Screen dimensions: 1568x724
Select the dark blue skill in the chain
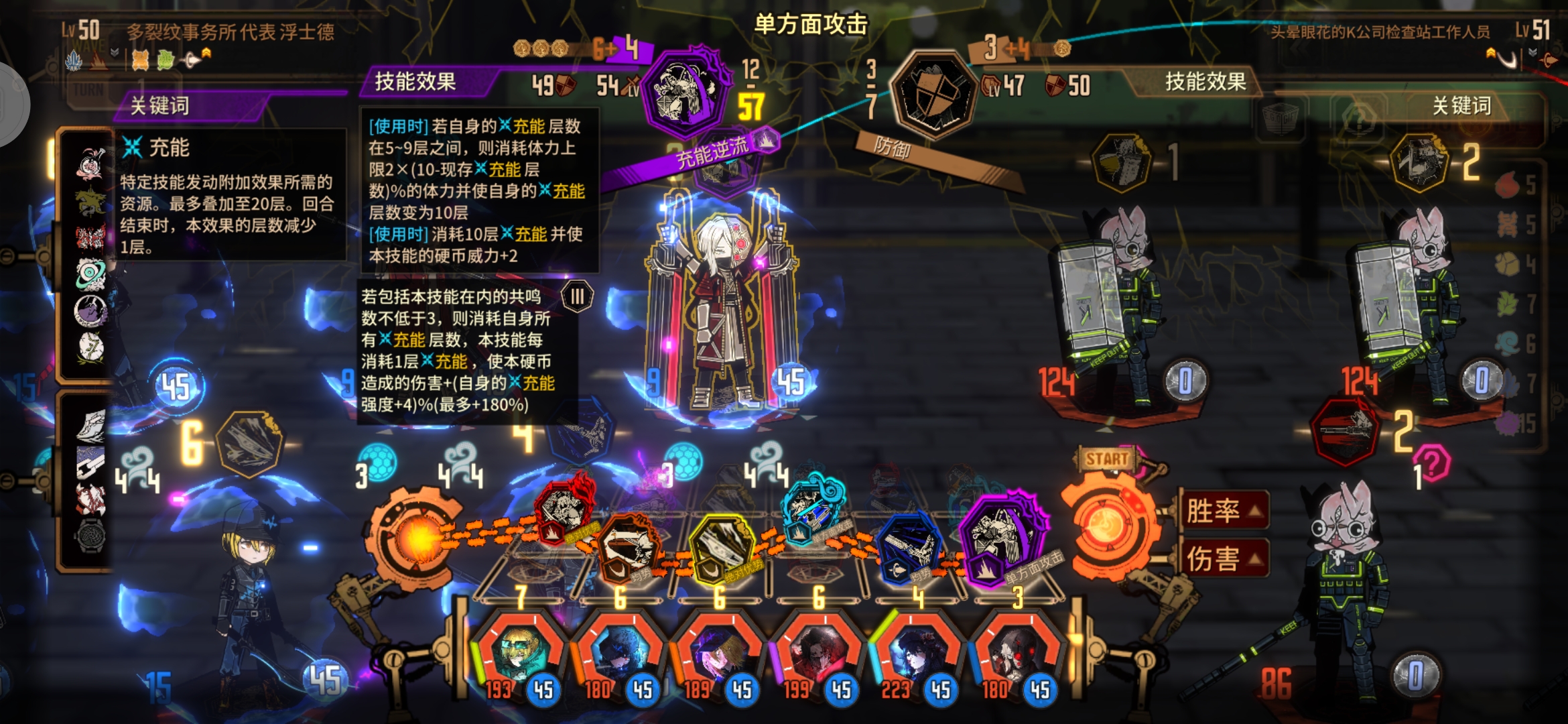point(909,546)
